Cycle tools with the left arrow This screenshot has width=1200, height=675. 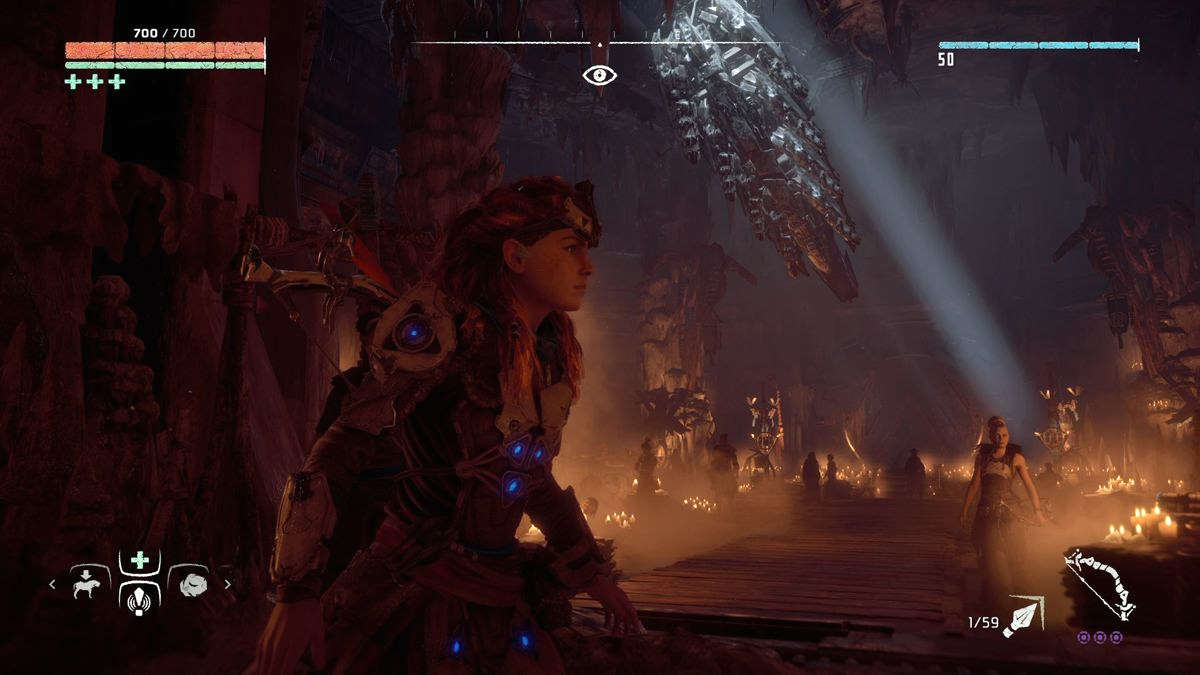53,584
